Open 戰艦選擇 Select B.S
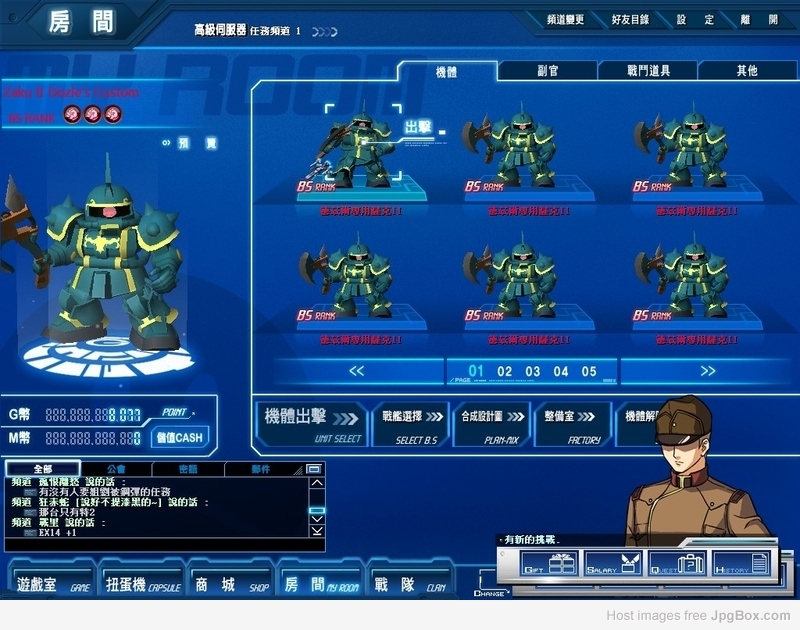 click(409, 424)
